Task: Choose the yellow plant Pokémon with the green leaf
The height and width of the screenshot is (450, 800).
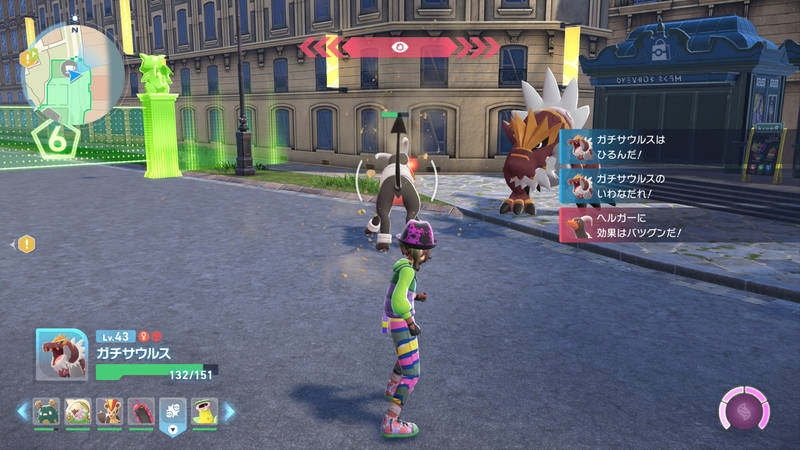Action: 206,412
